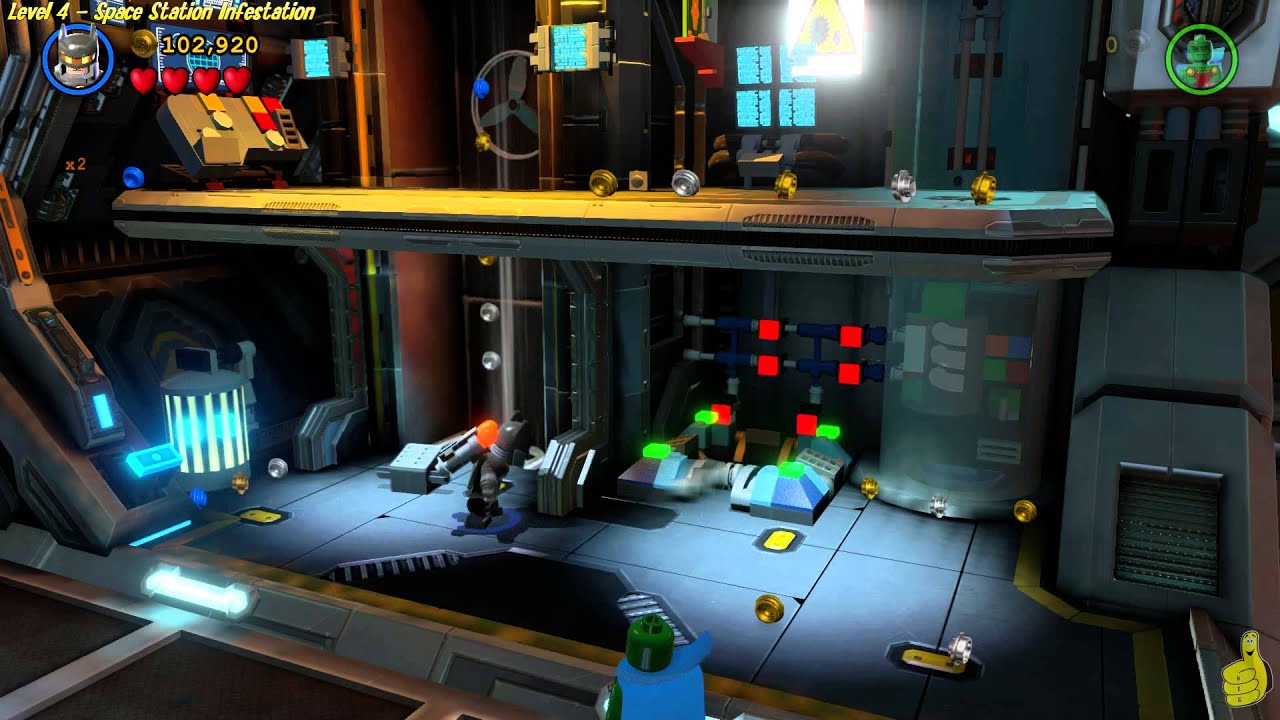Click the thumbs-up watermark
The width and height of the screenshot is (1280, 720).
(x=1246, y=670)
